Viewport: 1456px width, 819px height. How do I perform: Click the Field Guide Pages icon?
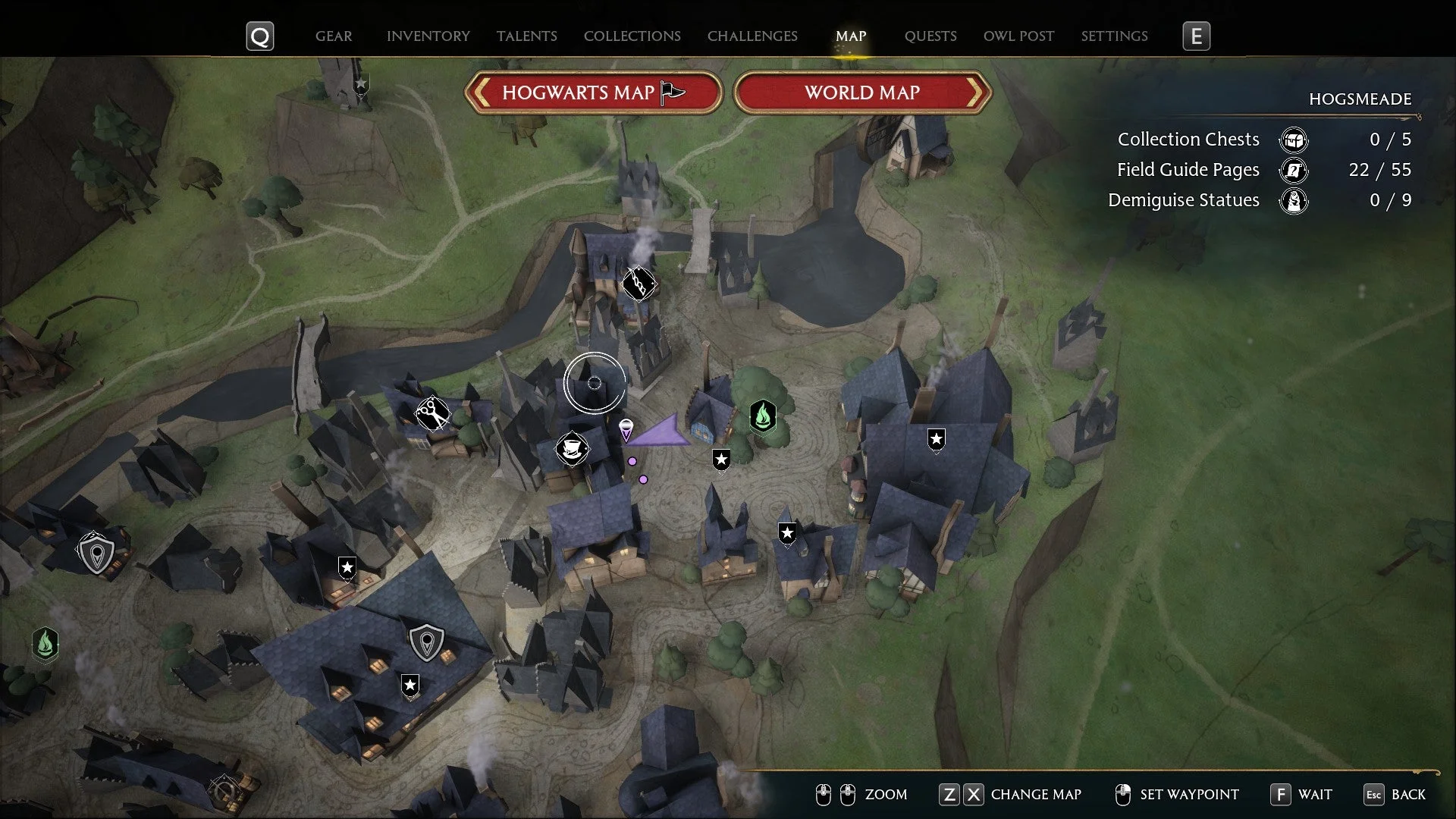1294,171
